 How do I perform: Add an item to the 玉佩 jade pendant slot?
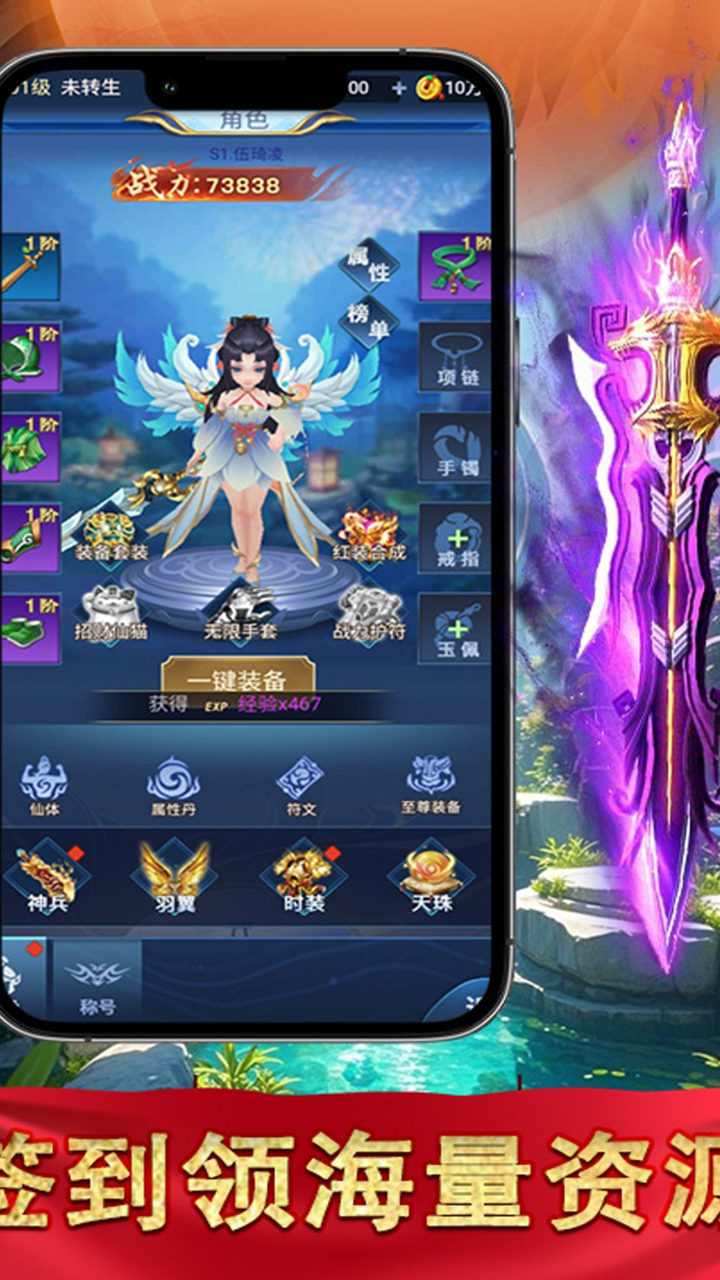[x=454, y=628]
